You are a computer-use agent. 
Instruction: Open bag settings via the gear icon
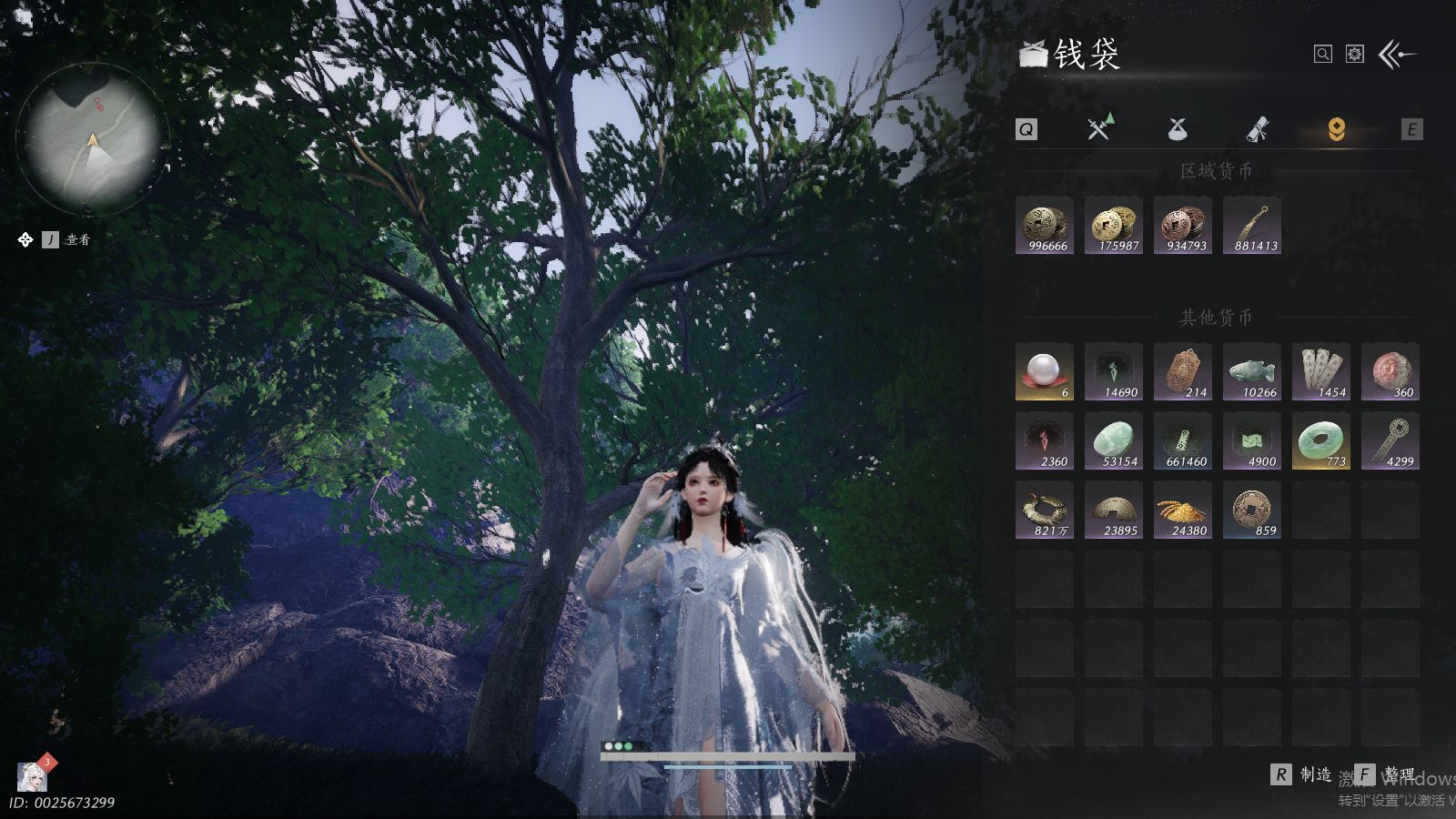tap(1355, 55)
